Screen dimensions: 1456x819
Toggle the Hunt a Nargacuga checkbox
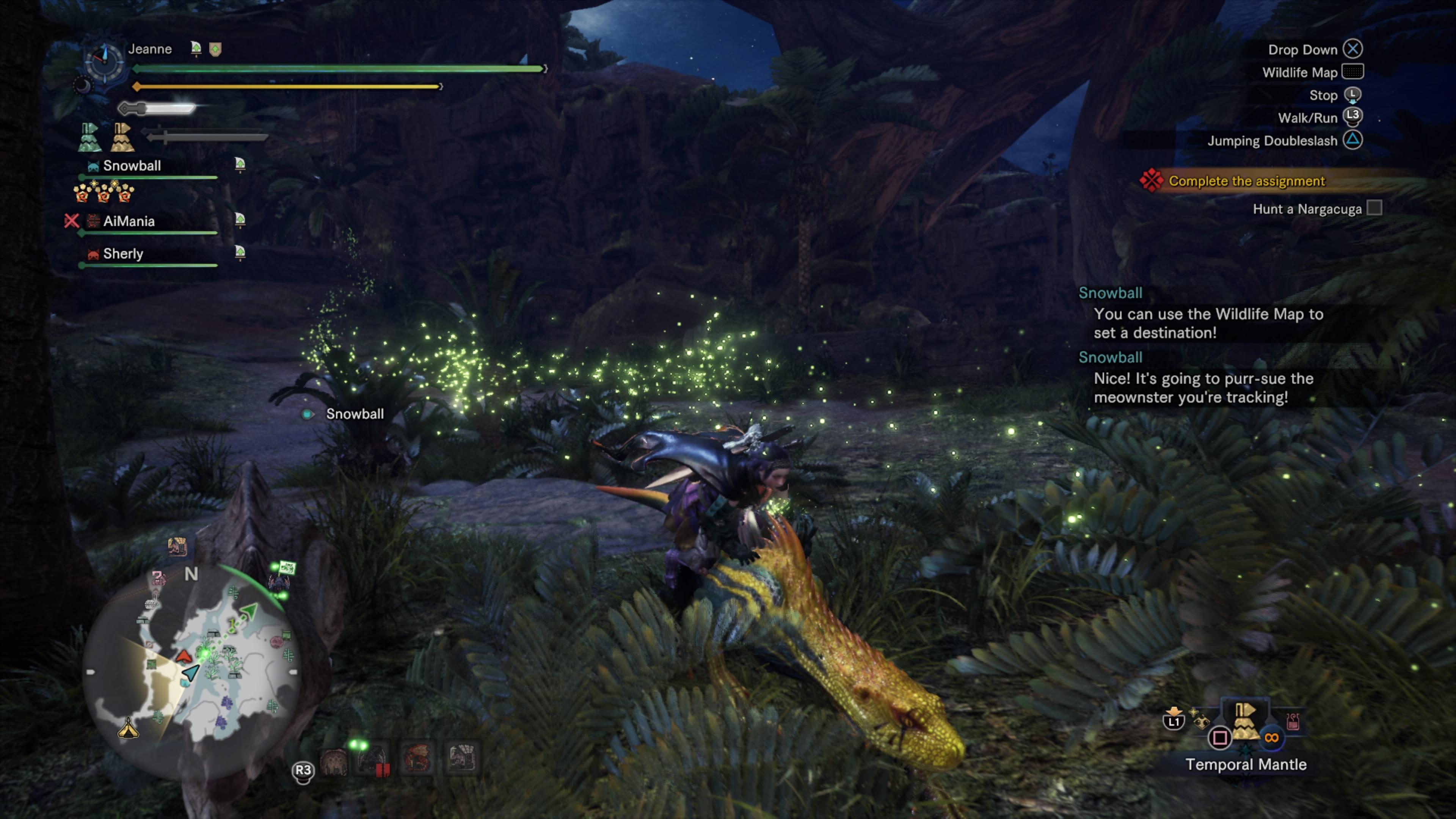click(x=1374, y=208)
